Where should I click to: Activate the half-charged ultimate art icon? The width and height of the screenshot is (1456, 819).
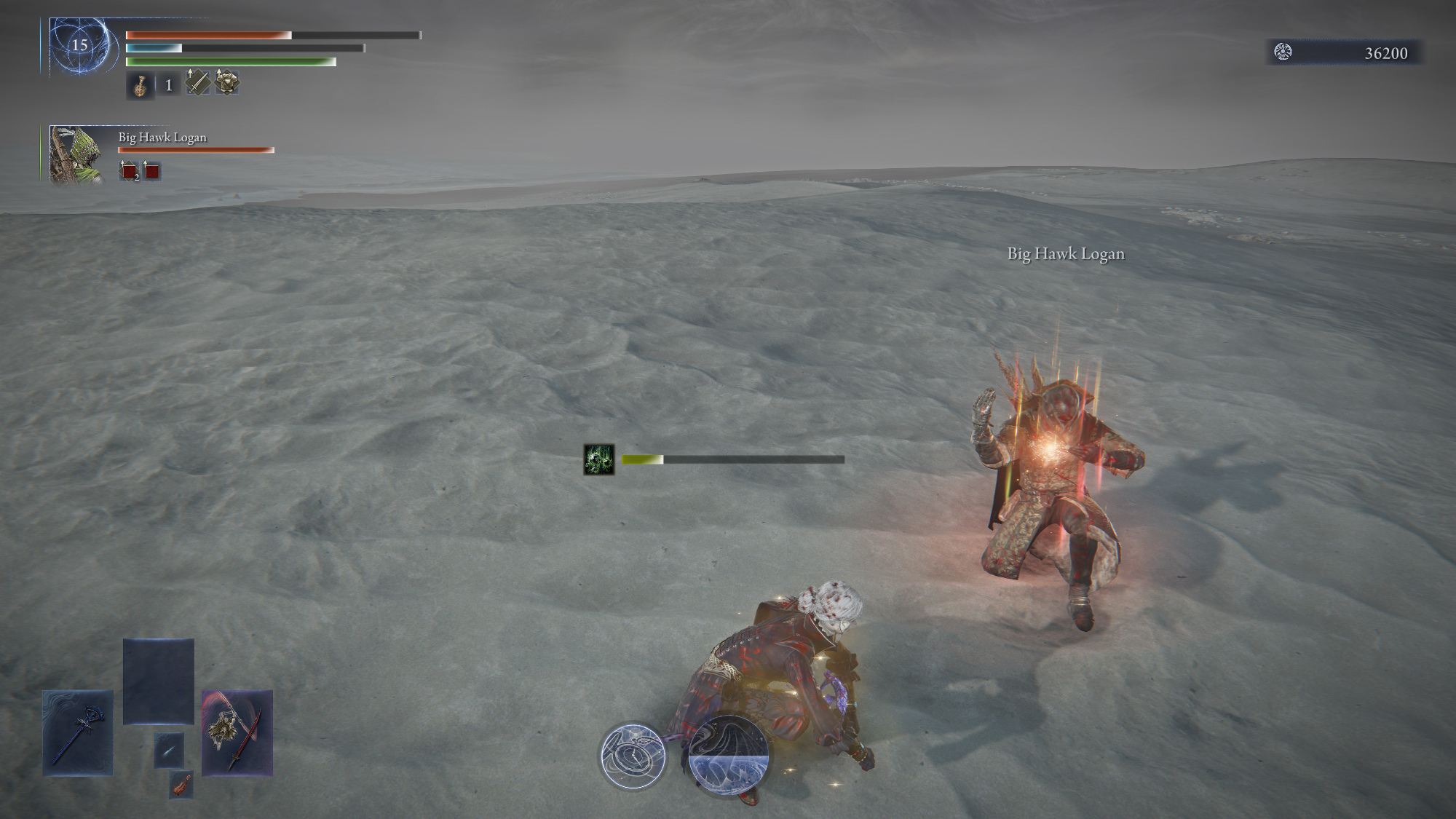pyautogui.click(x=728, y=753)
